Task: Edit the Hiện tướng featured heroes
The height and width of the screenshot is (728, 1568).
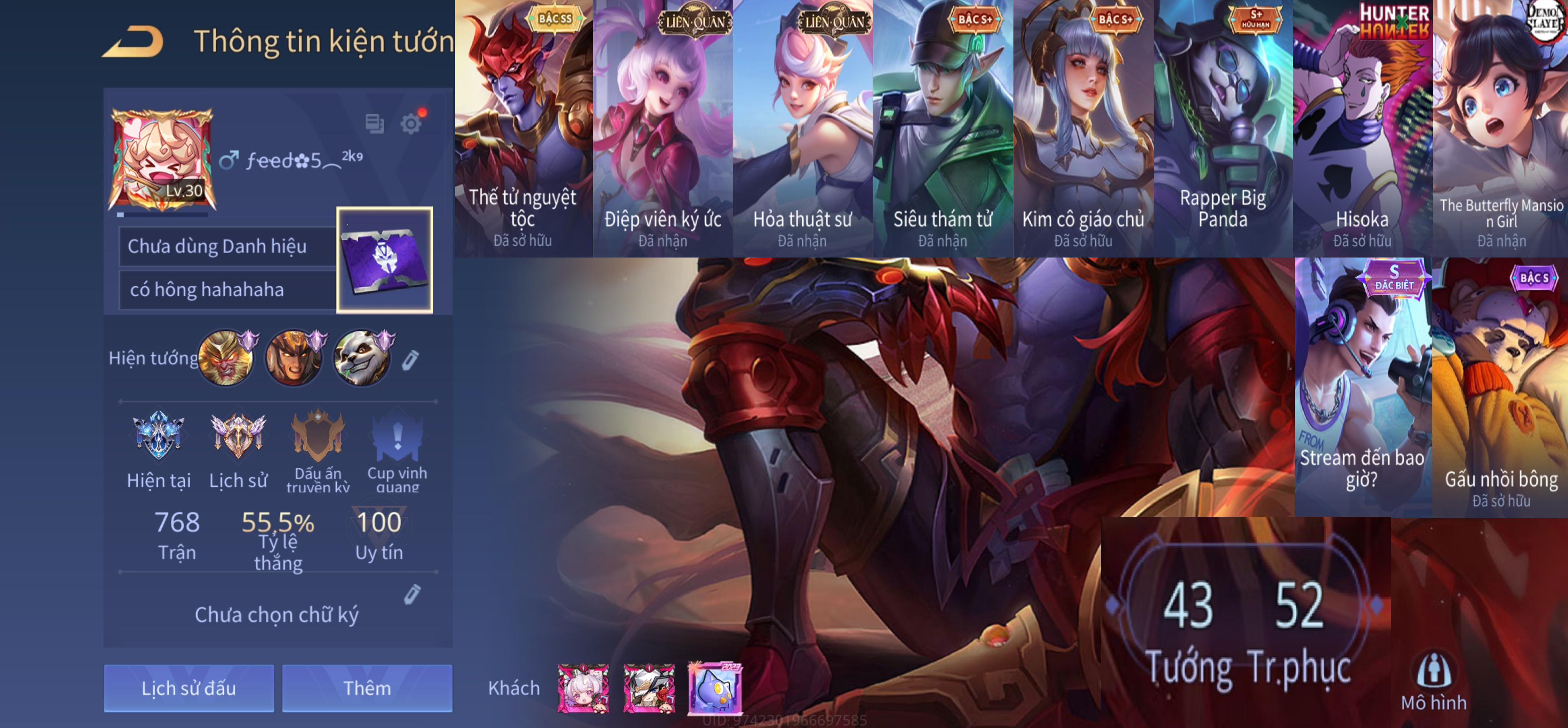Action: [410, 360]
